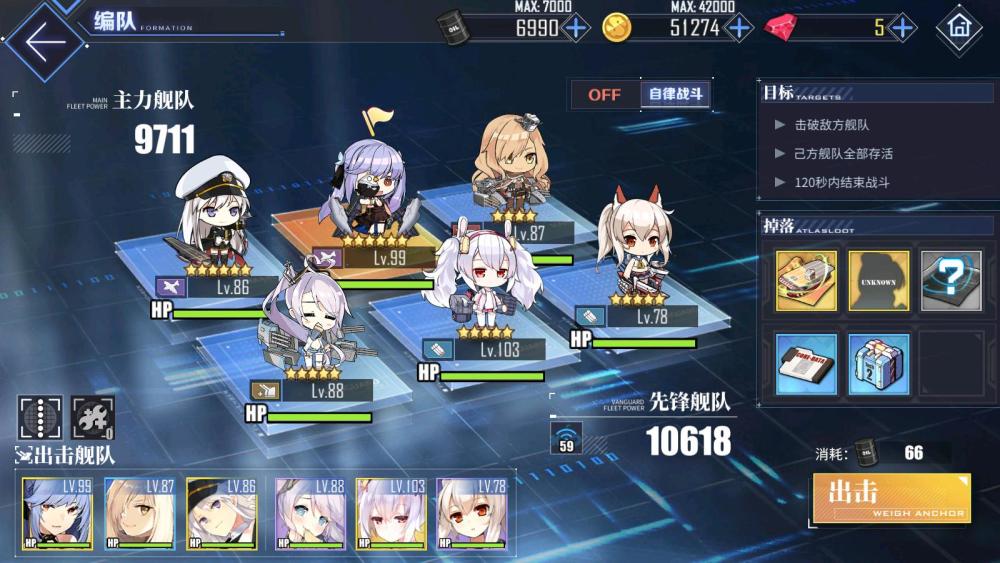Select the Lv.103 ship portrait

tap(391, 513)
